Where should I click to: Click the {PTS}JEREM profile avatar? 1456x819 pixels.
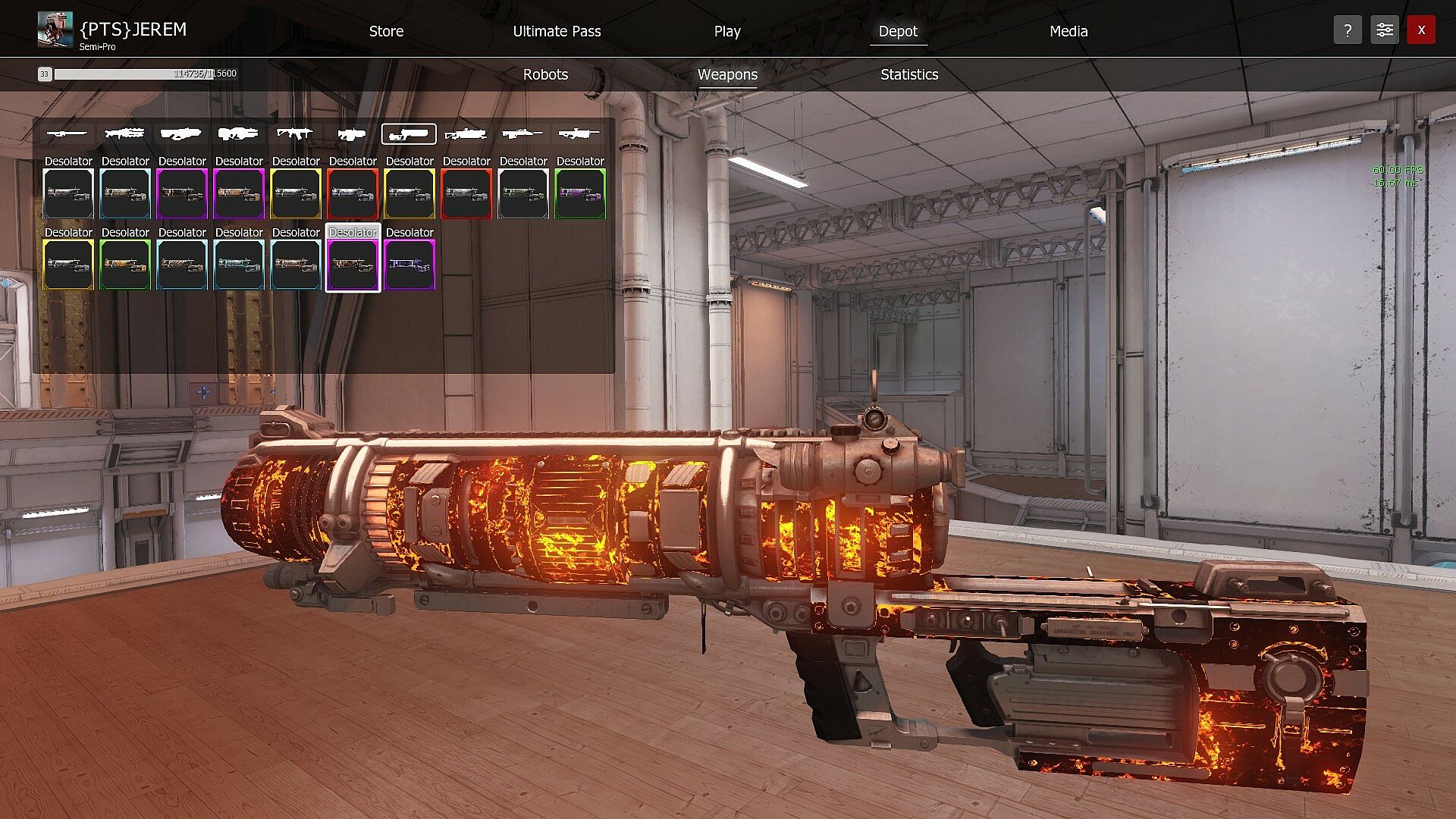click(x=55, y=30)
